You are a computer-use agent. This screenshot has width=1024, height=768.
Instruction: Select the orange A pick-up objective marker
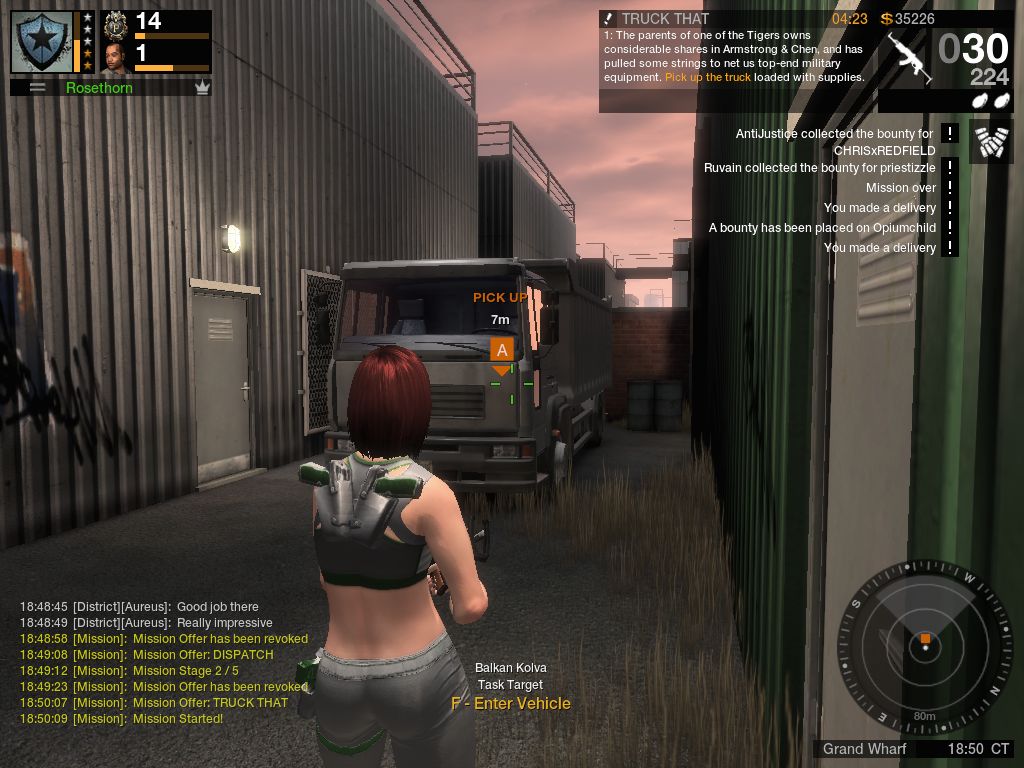[x=502, y=349]
